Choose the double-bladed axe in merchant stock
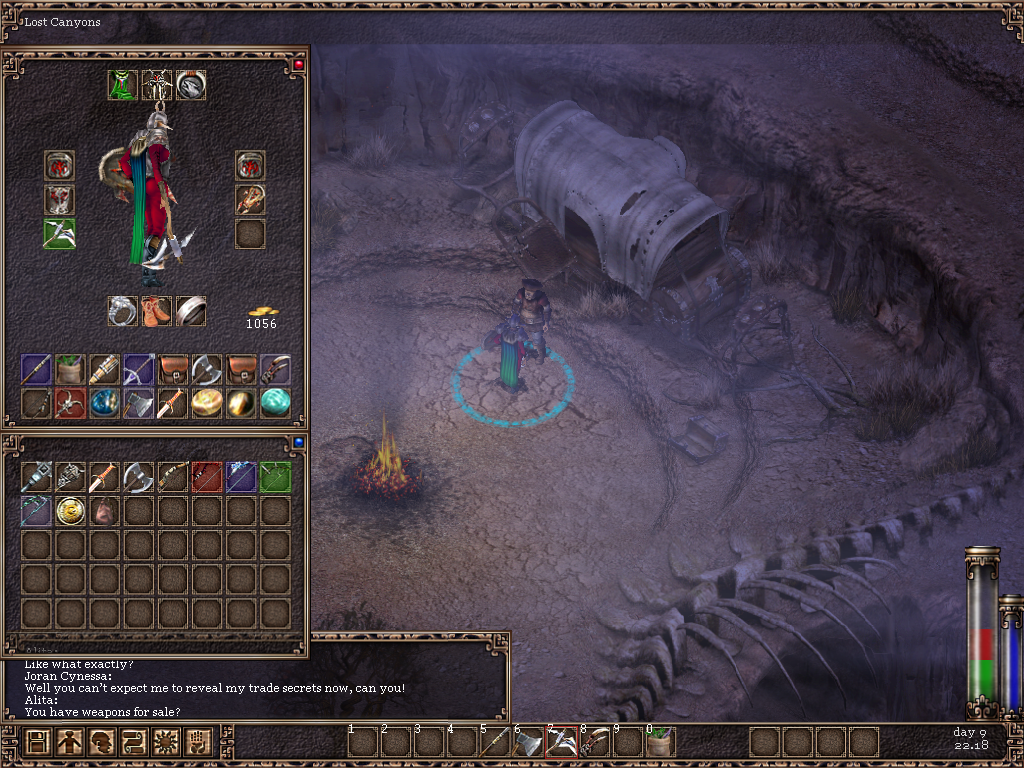1024x768 pixels. (138, 477)
